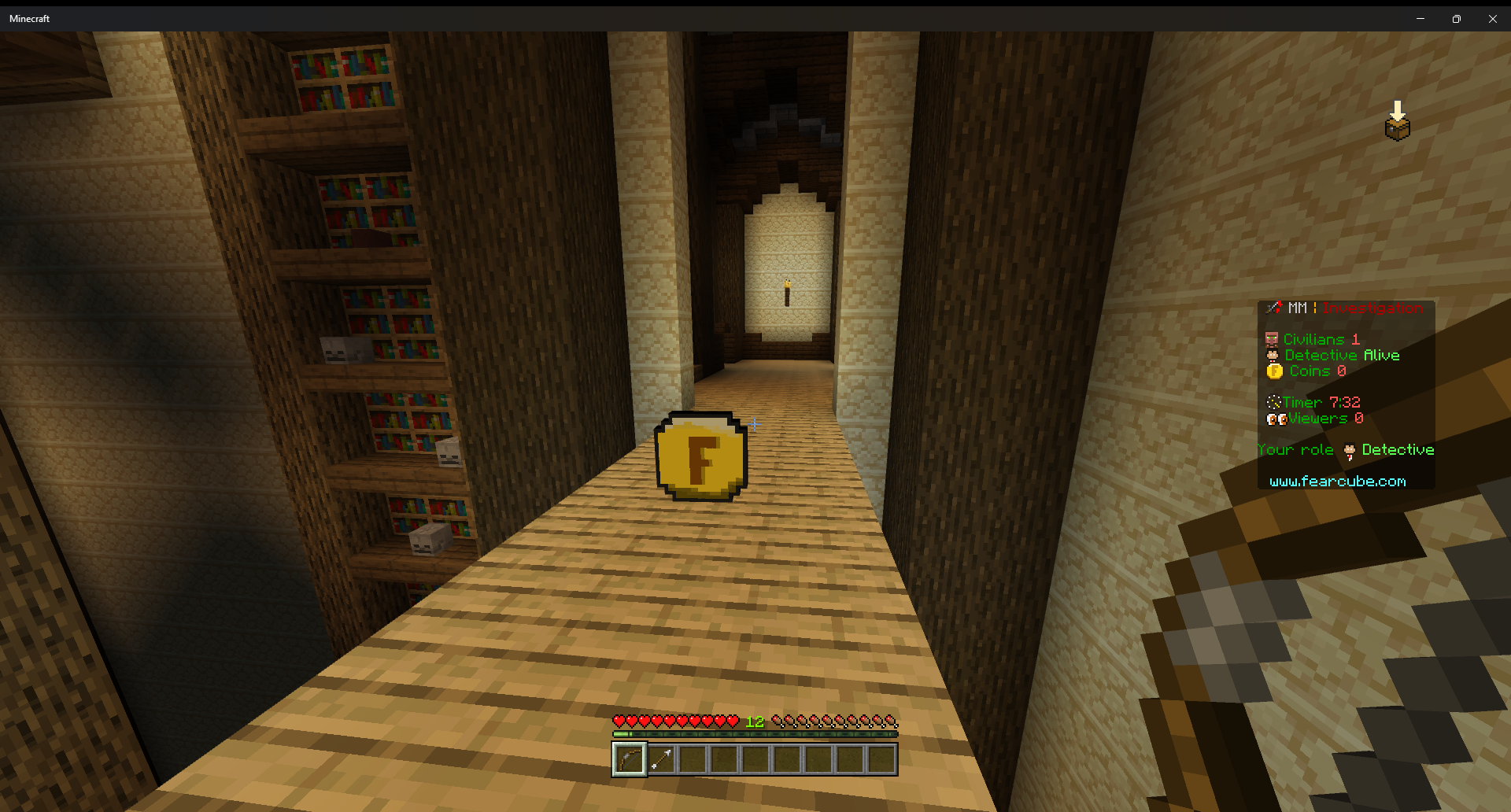The width and height of the screenshot is (1511, 812).
Task: Click the Detective Alive status text
Action: click(x=1341, y=355)
